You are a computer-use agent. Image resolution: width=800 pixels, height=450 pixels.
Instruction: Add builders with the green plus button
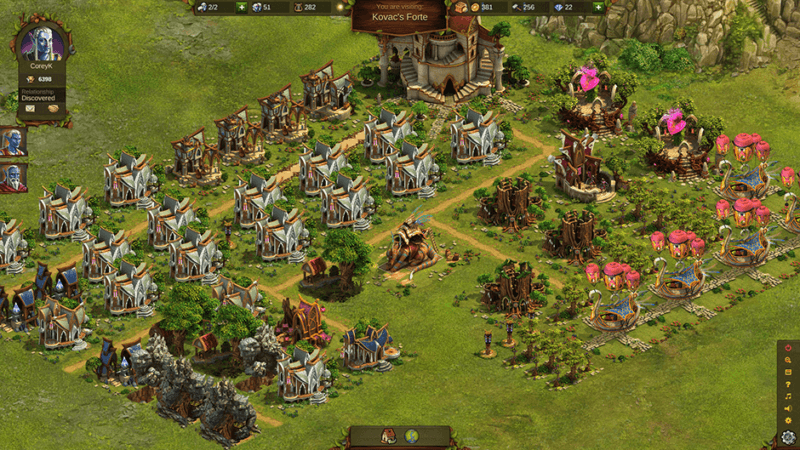point(242,7)
